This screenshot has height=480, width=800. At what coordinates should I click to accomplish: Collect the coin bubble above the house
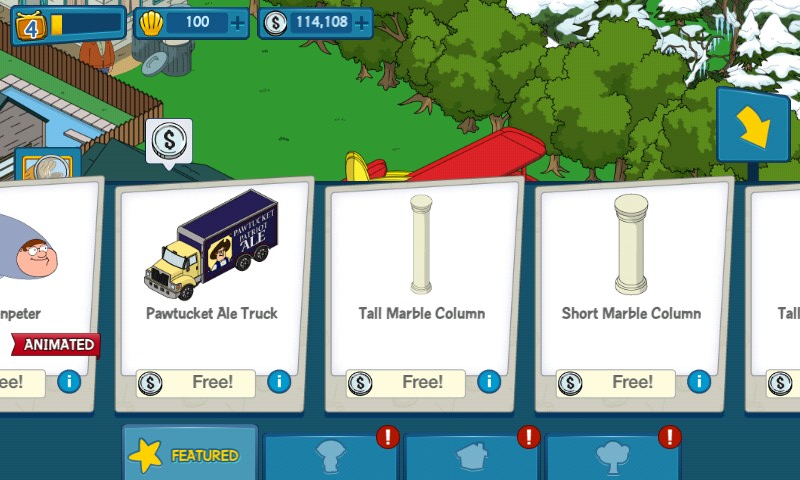[169, 141]
